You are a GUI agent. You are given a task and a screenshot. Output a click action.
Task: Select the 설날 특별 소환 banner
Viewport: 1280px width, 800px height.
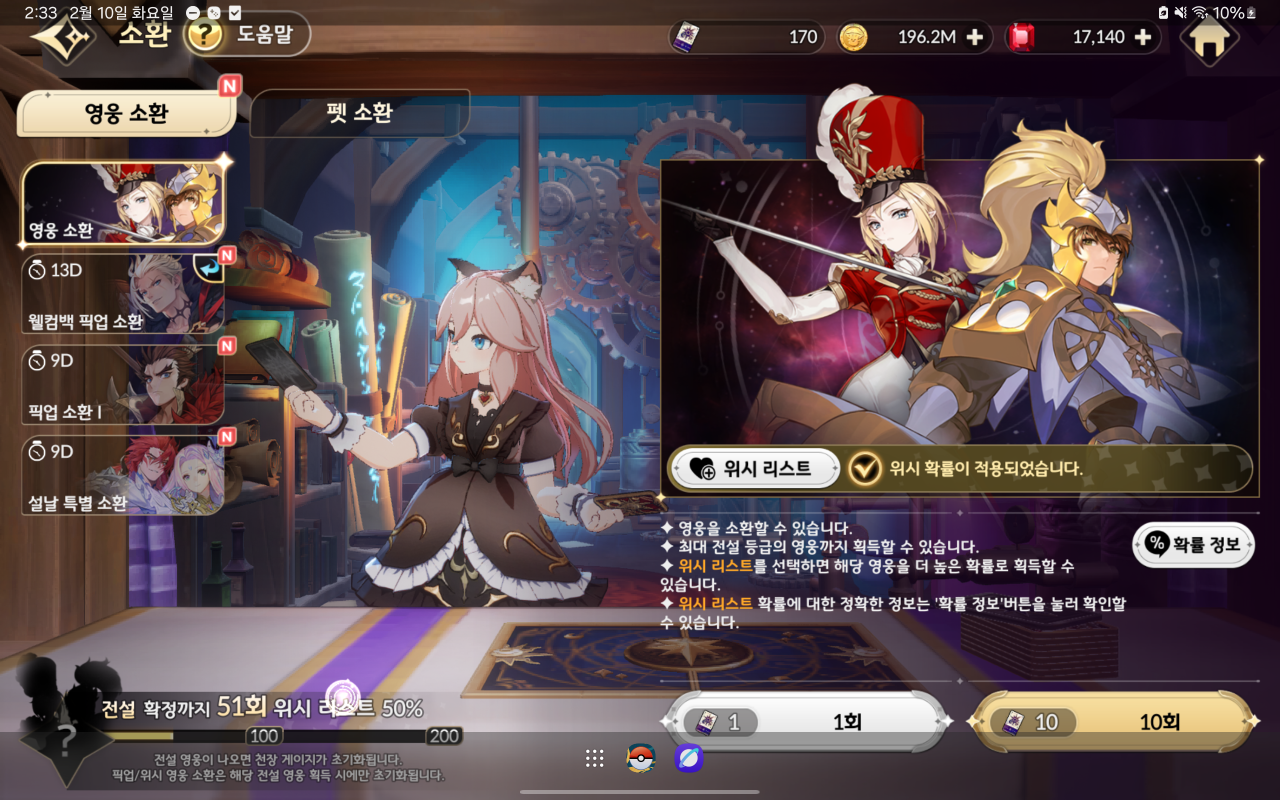[126, 475]
